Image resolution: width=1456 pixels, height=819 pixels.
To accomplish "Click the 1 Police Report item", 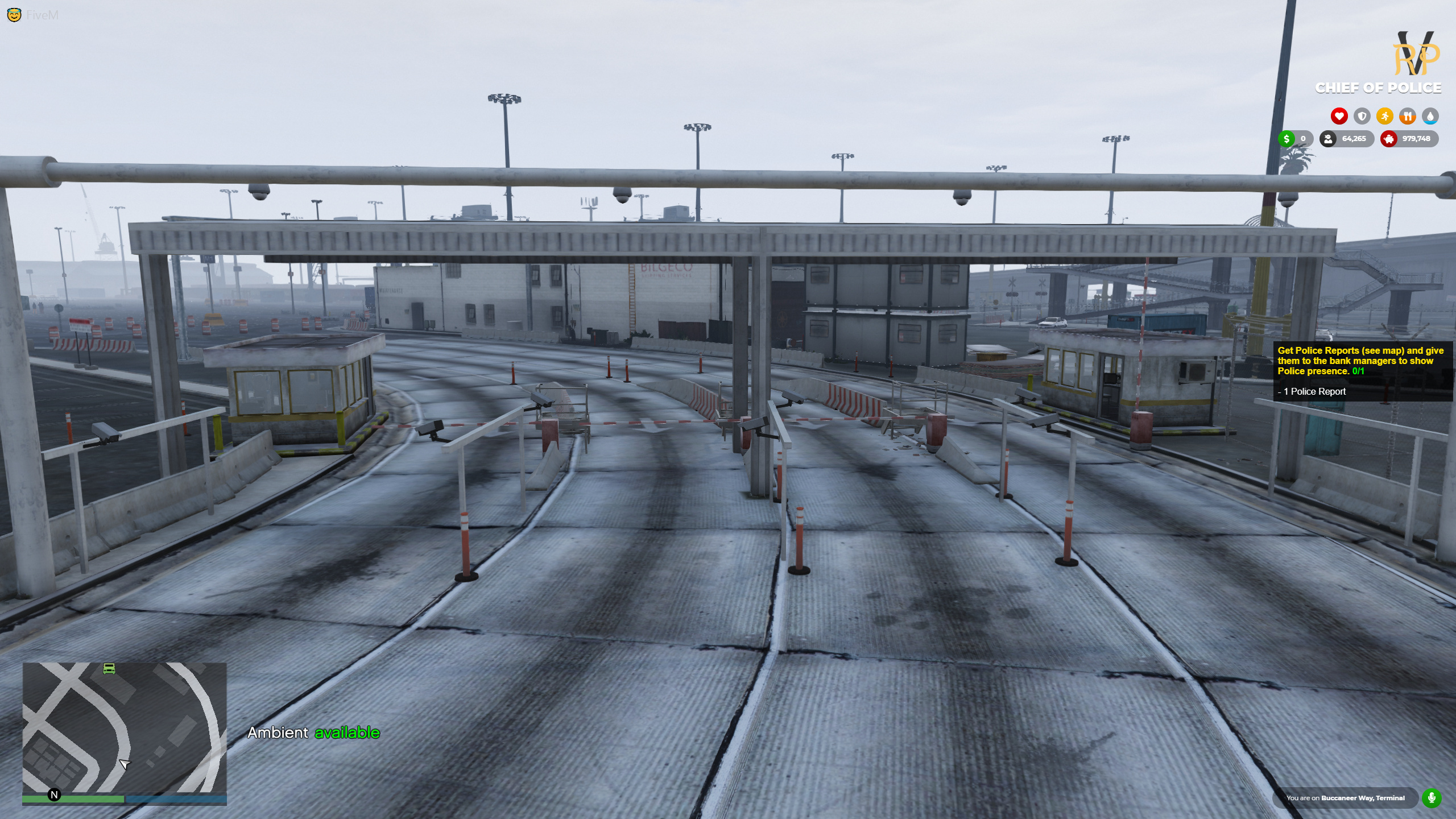I will coord(1312,391).
